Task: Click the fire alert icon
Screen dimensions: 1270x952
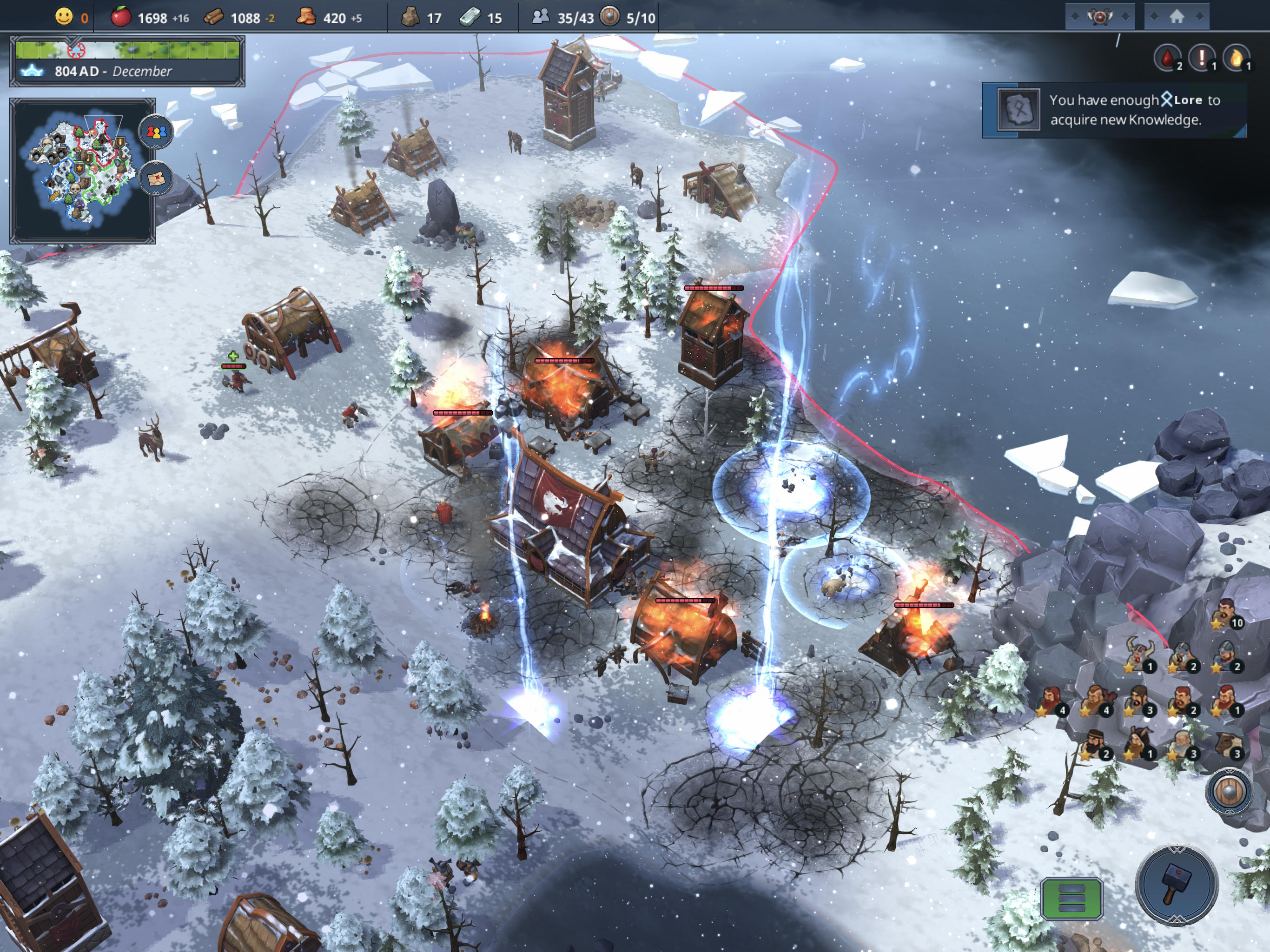Action: coord(1238,58)
